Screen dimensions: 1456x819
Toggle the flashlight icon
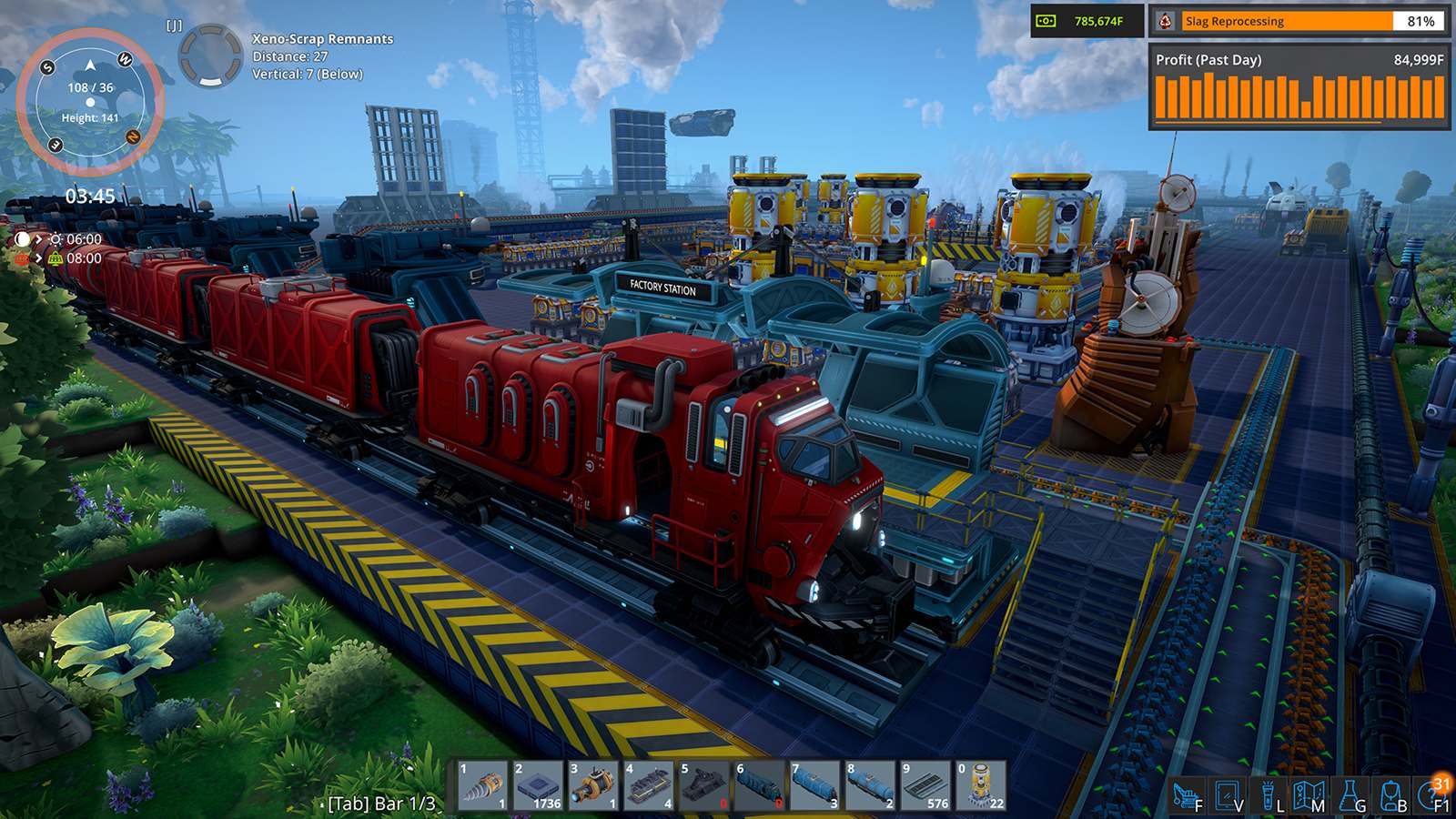coord(1268,795)
